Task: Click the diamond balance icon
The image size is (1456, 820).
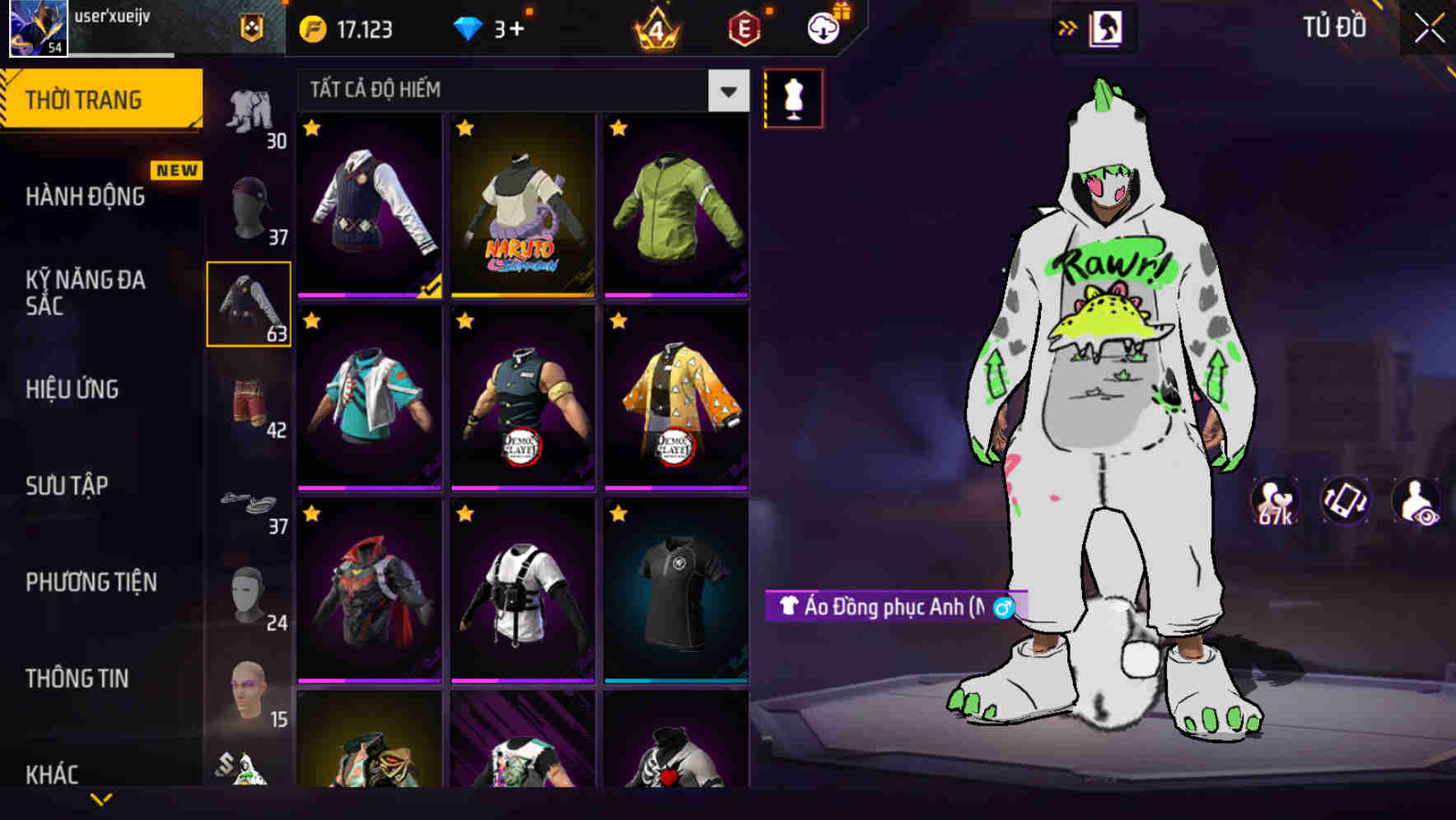Action: click(469, 27)
